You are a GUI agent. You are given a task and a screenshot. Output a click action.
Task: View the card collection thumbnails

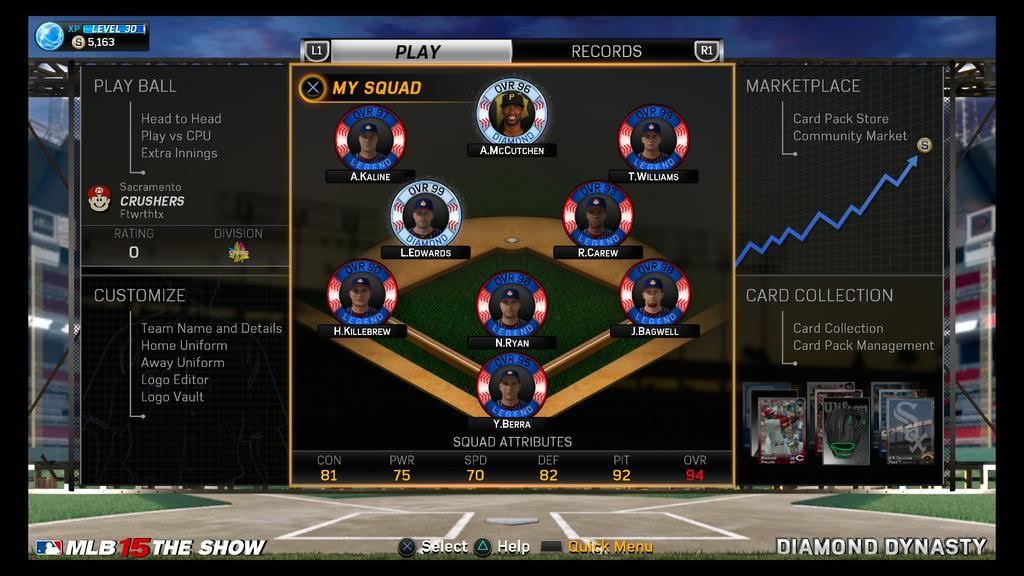842,424
